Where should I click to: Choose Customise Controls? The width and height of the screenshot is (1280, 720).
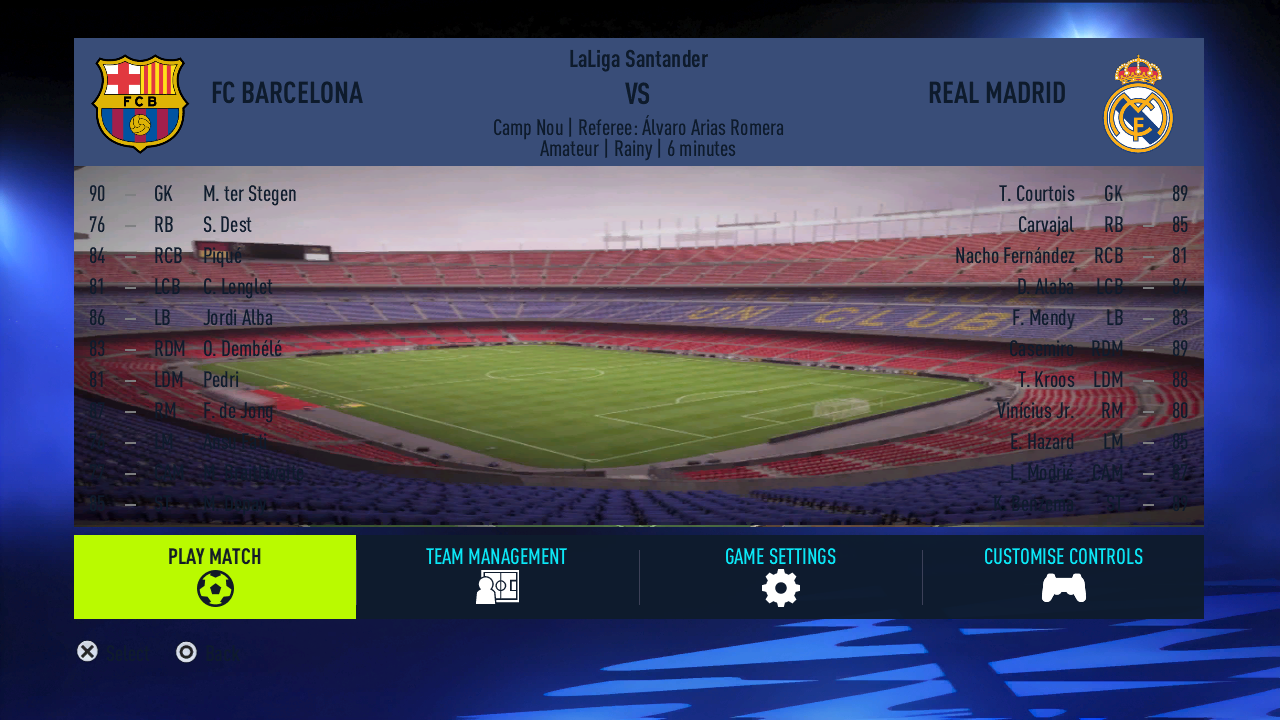tap(1063, 577)
